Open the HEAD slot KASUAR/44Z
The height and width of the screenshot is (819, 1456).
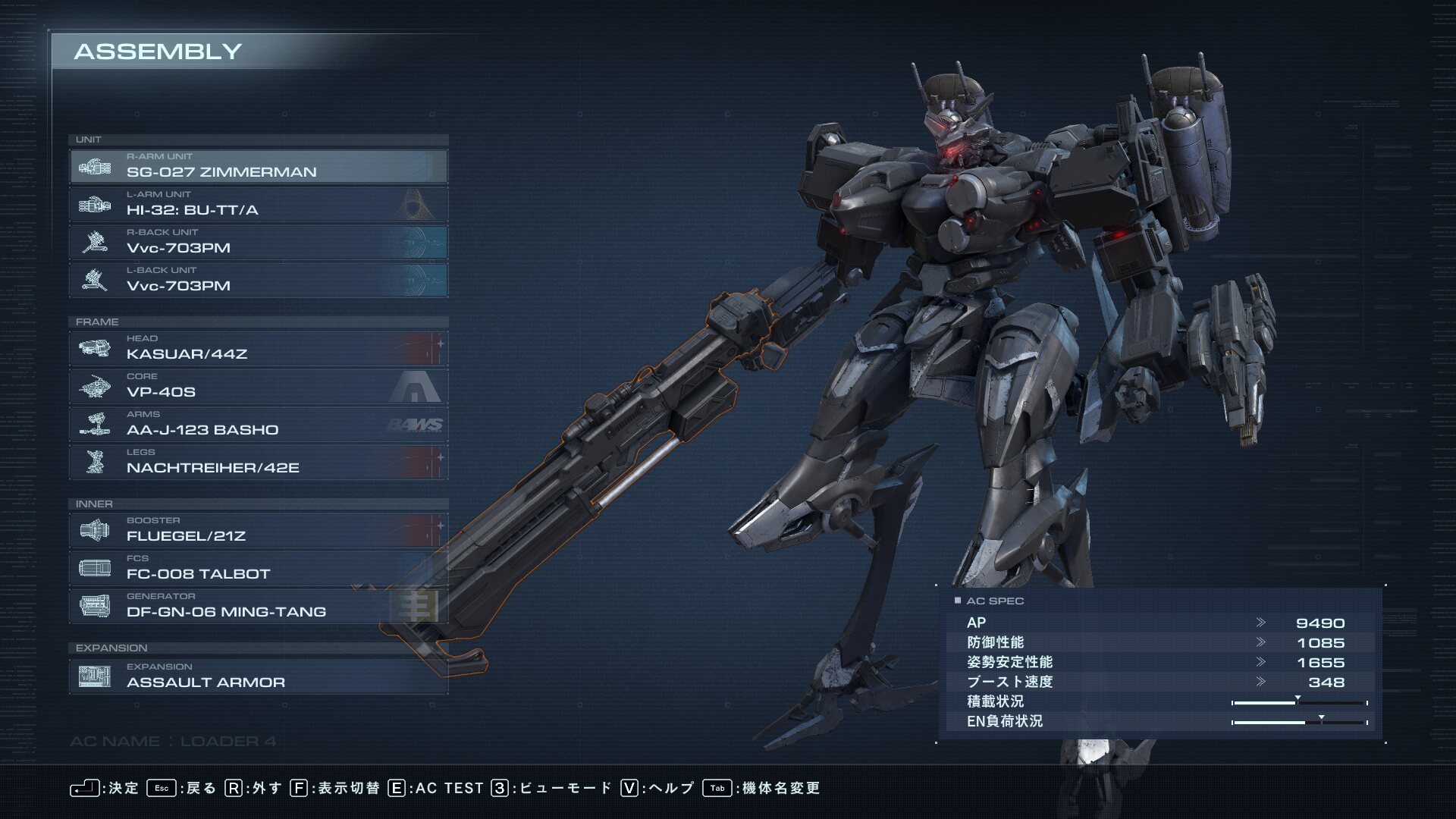(x=258, y=348)
